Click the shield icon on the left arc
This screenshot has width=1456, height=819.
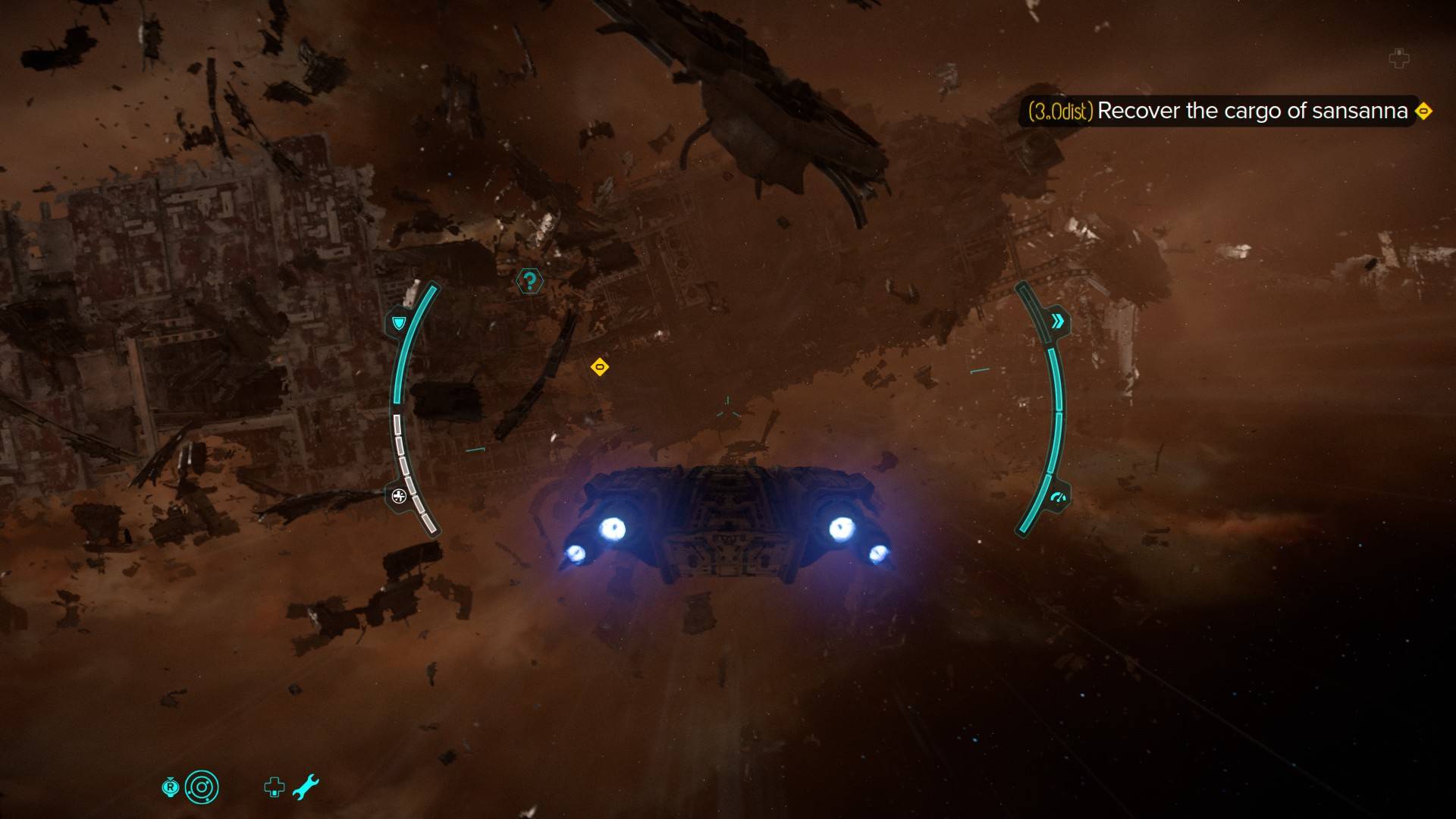pos(398,324)
